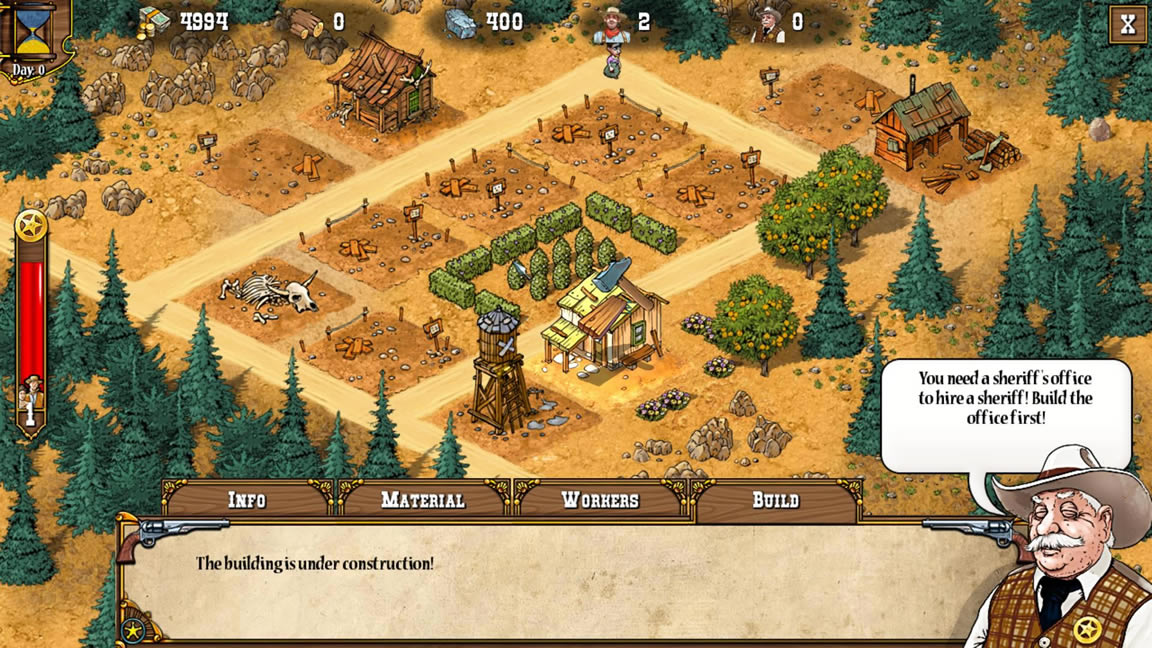
Task: Switch to the Material tab
Action: (423, 500)
